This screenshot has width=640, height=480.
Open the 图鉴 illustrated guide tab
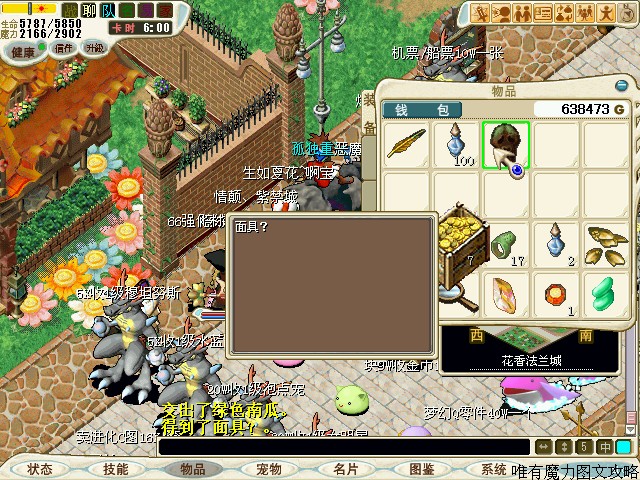click(x=421, y=468)
